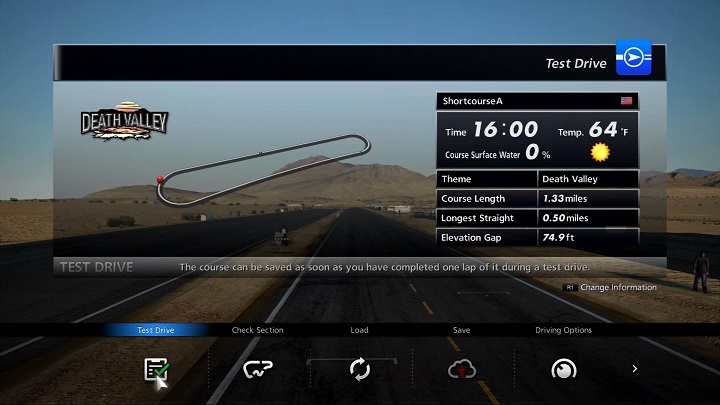Select the Save cloud icon
This screenshot has width=720, height=405.
click(x=461, y=369)
